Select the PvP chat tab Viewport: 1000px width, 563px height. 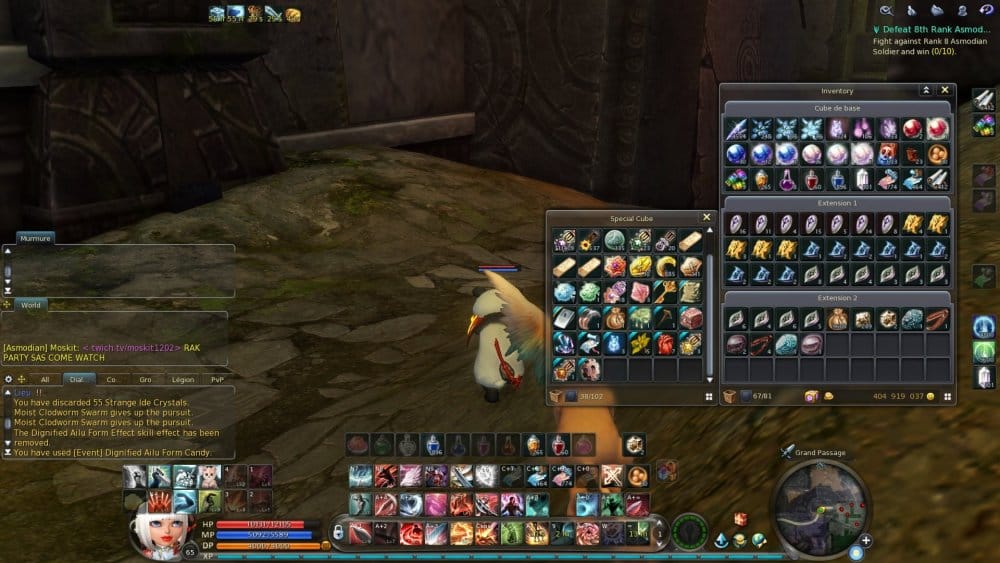(218, 379)
